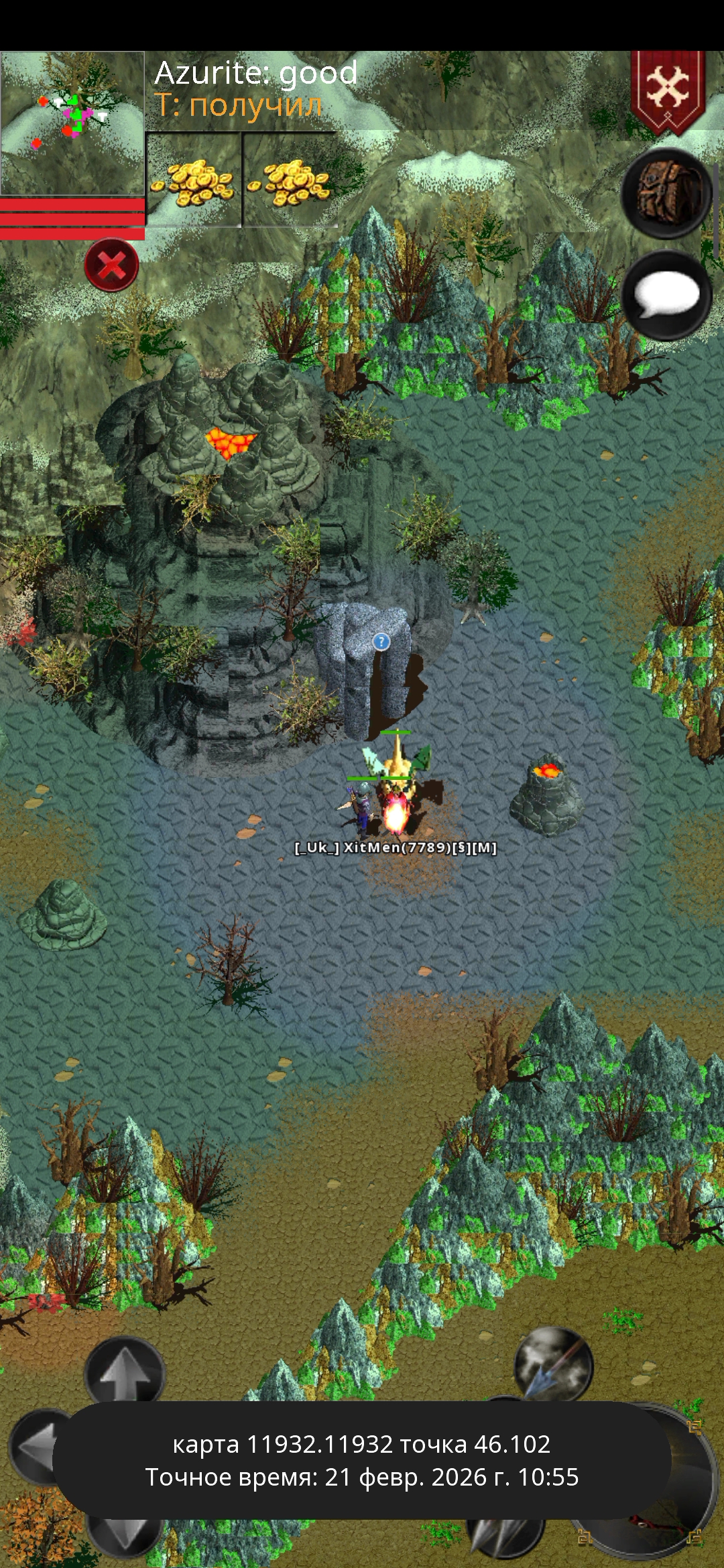
Task: Open the minimap in the corner
Action: 72,123
